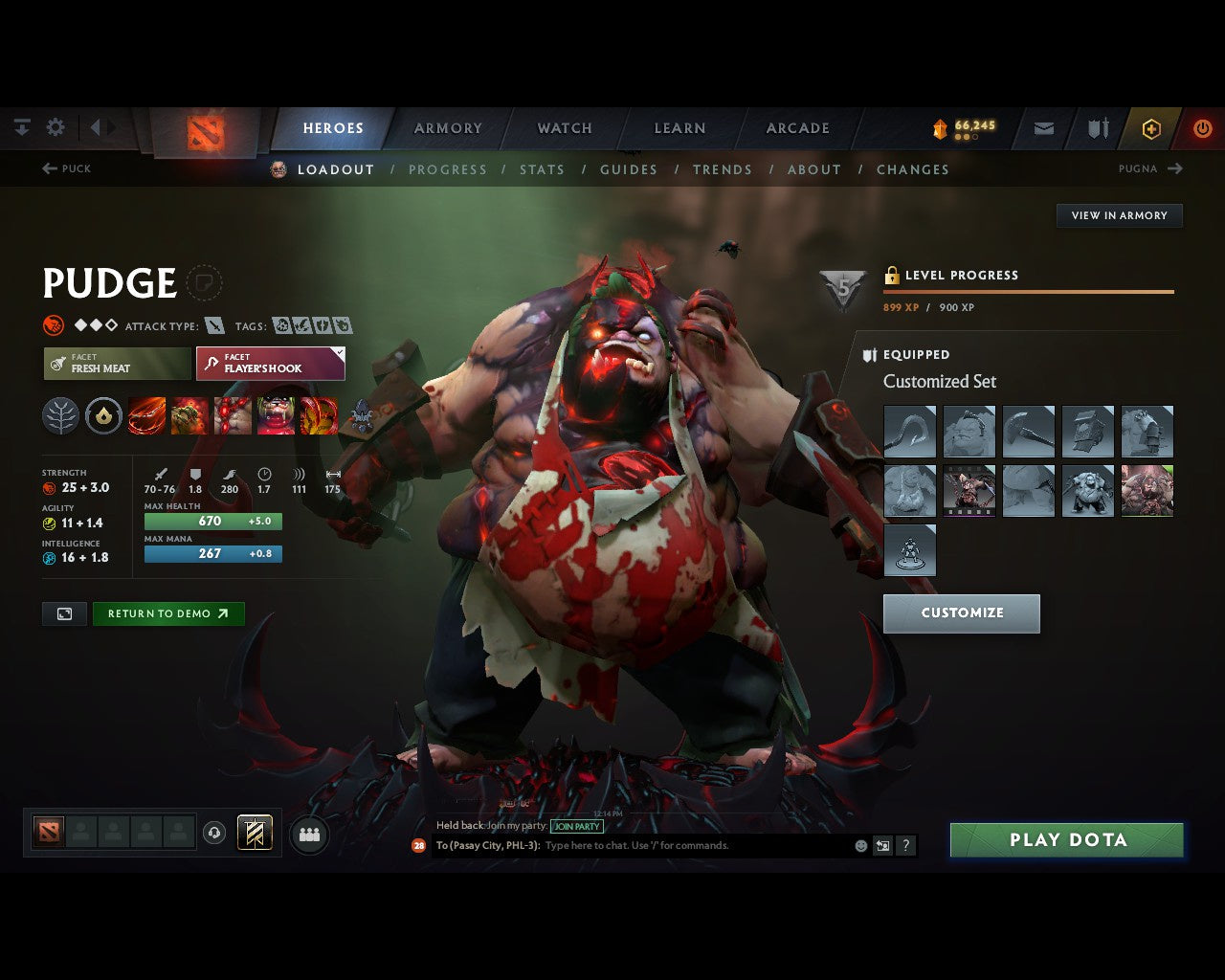The width and height of the screenshot is (1225, 980).
Task: Open the Flayer's Hook facet dropdown arrow
Action: 337,351
